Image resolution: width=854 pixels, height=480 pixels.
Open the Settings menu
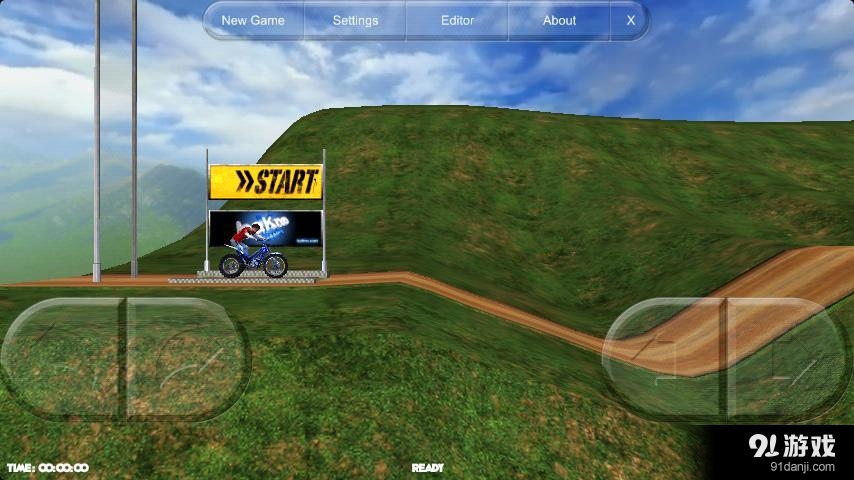pos(355,20)
